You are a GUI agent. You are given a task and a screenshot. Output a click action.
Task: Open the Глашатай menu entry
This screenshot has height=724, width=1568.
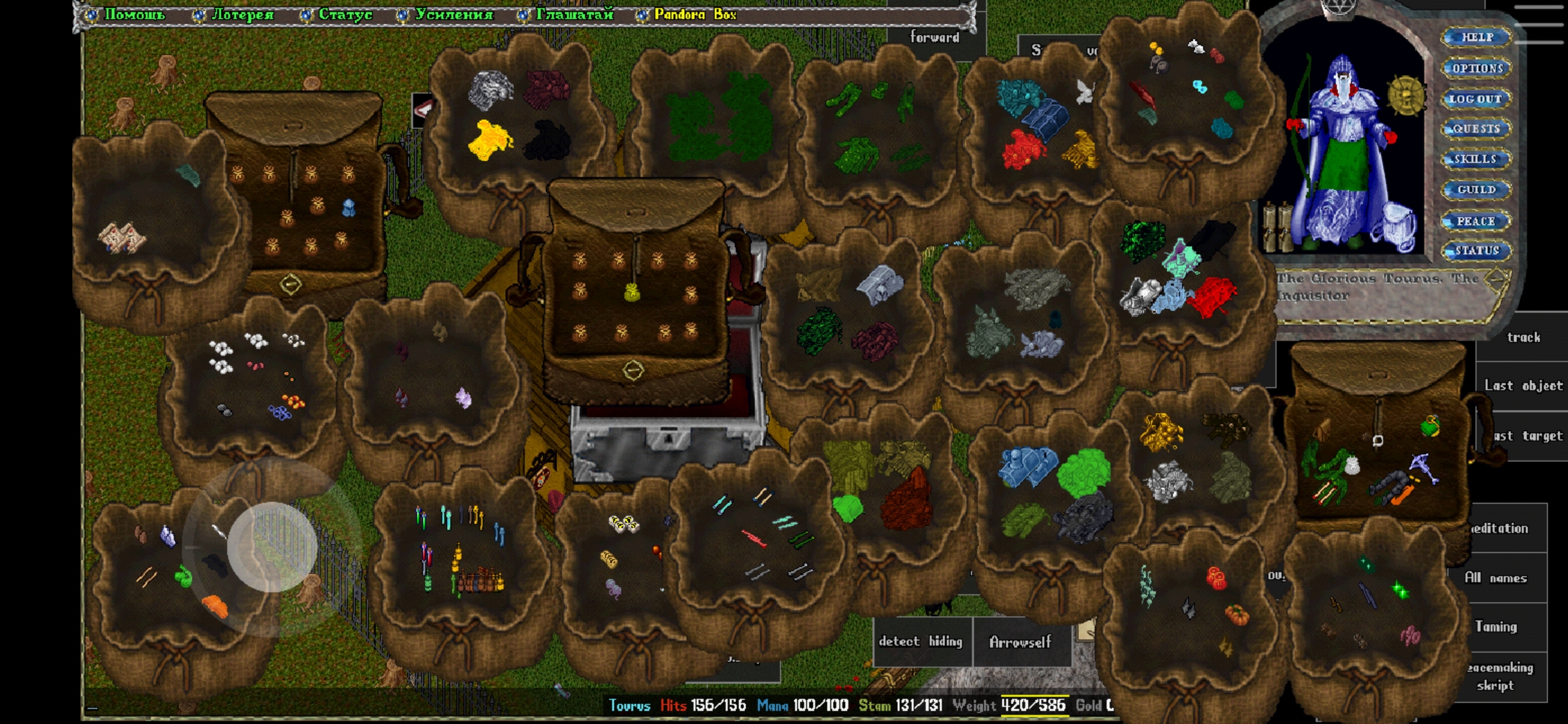(x=574, y=15)
